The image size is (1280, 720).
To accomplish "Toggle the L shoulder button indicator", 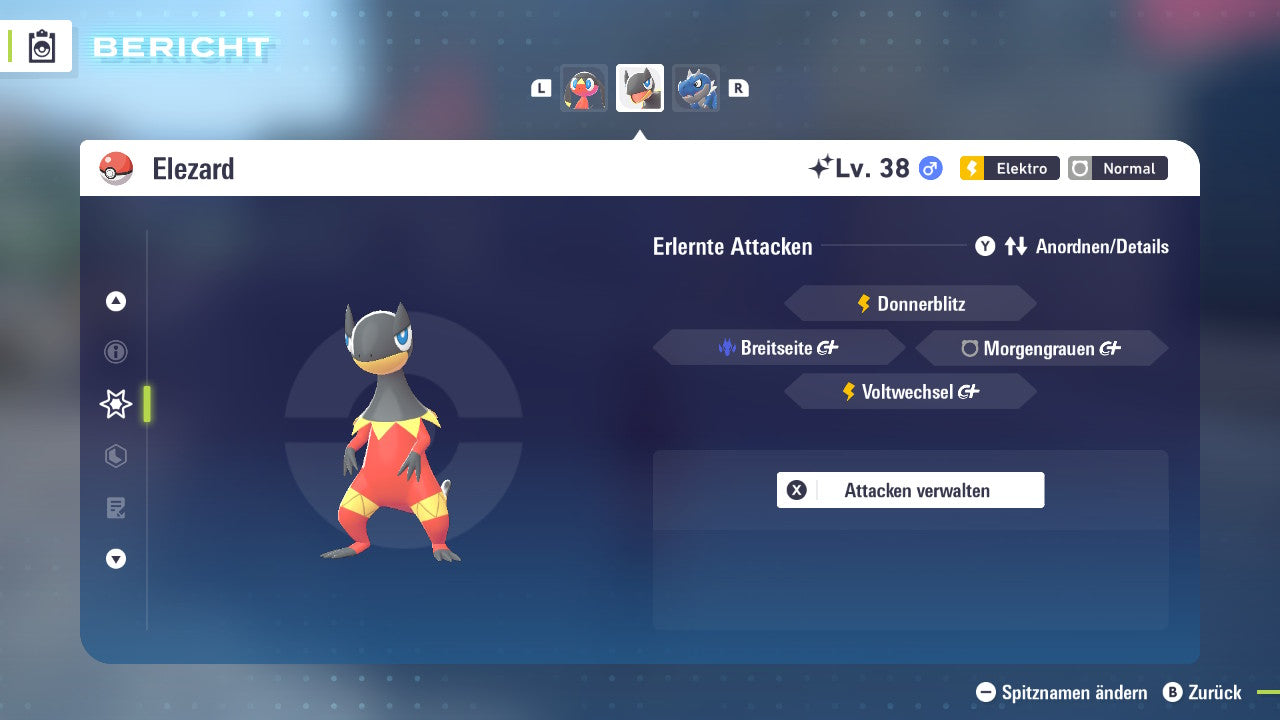I will [541, 88].
